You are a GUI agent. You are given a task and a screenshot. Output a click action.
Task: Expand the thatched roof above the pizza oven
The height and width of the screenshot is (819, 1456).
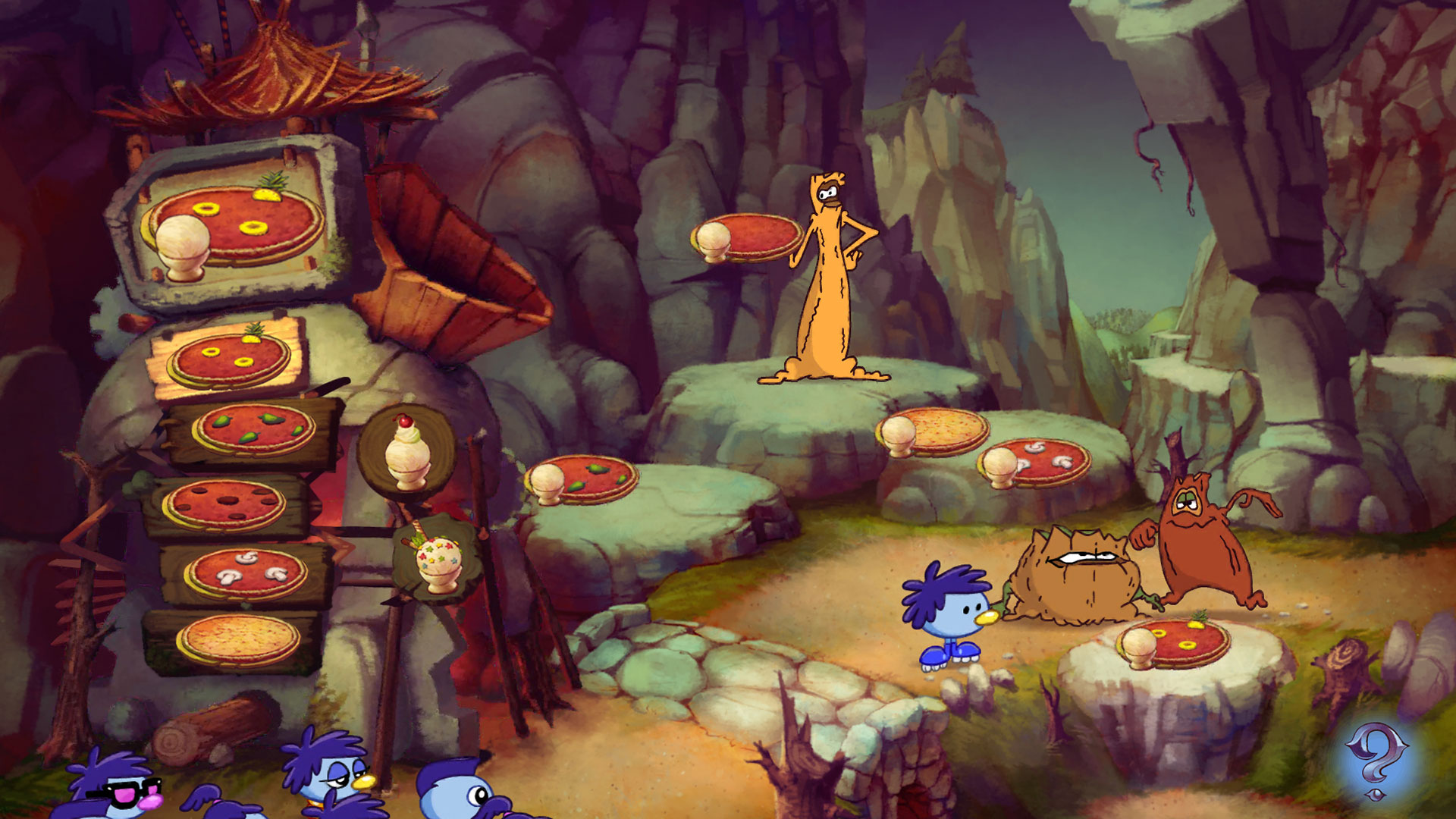[x=273, y=76]
